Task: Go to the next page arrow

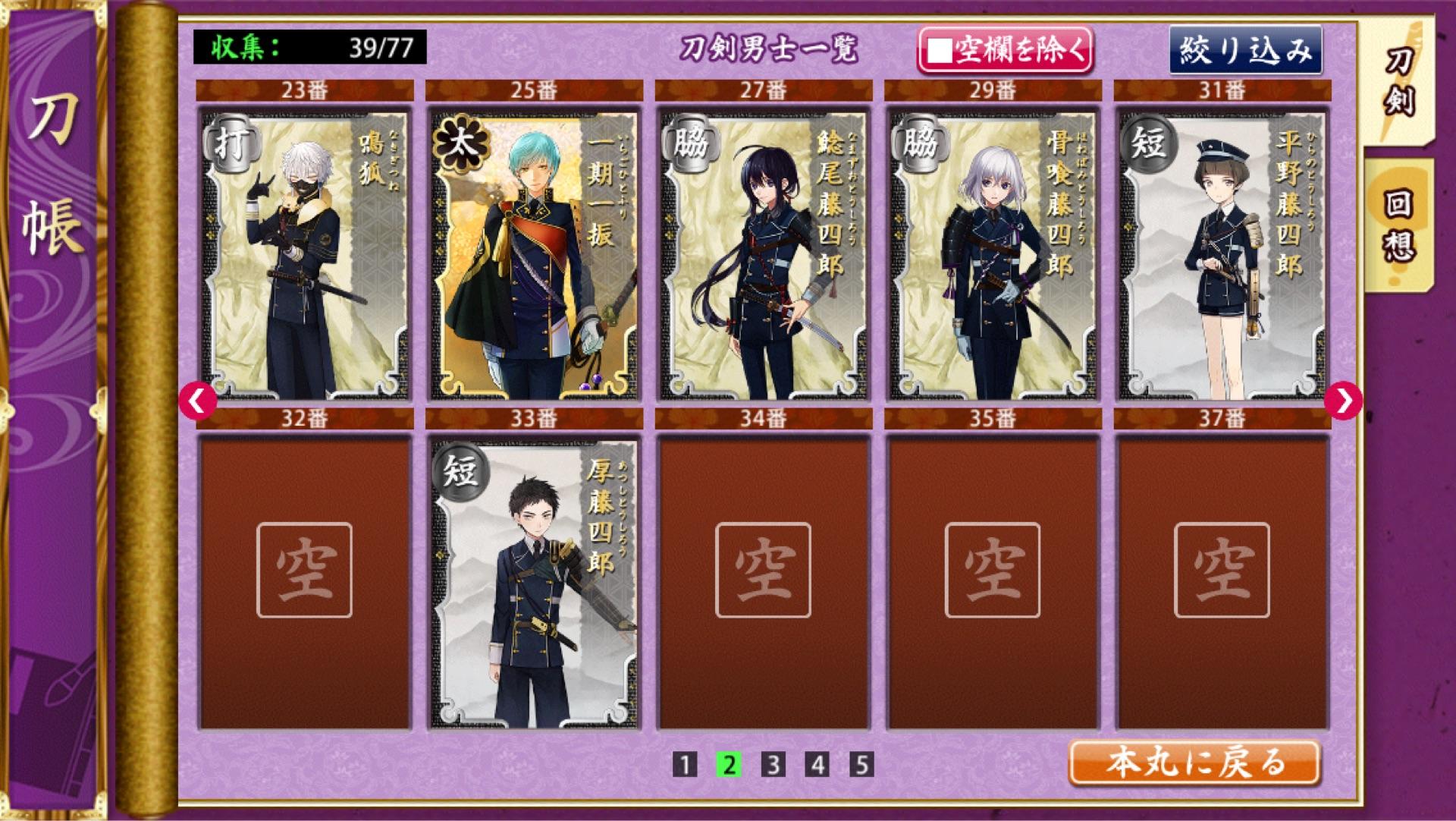Action: (x=1343, y=401)
